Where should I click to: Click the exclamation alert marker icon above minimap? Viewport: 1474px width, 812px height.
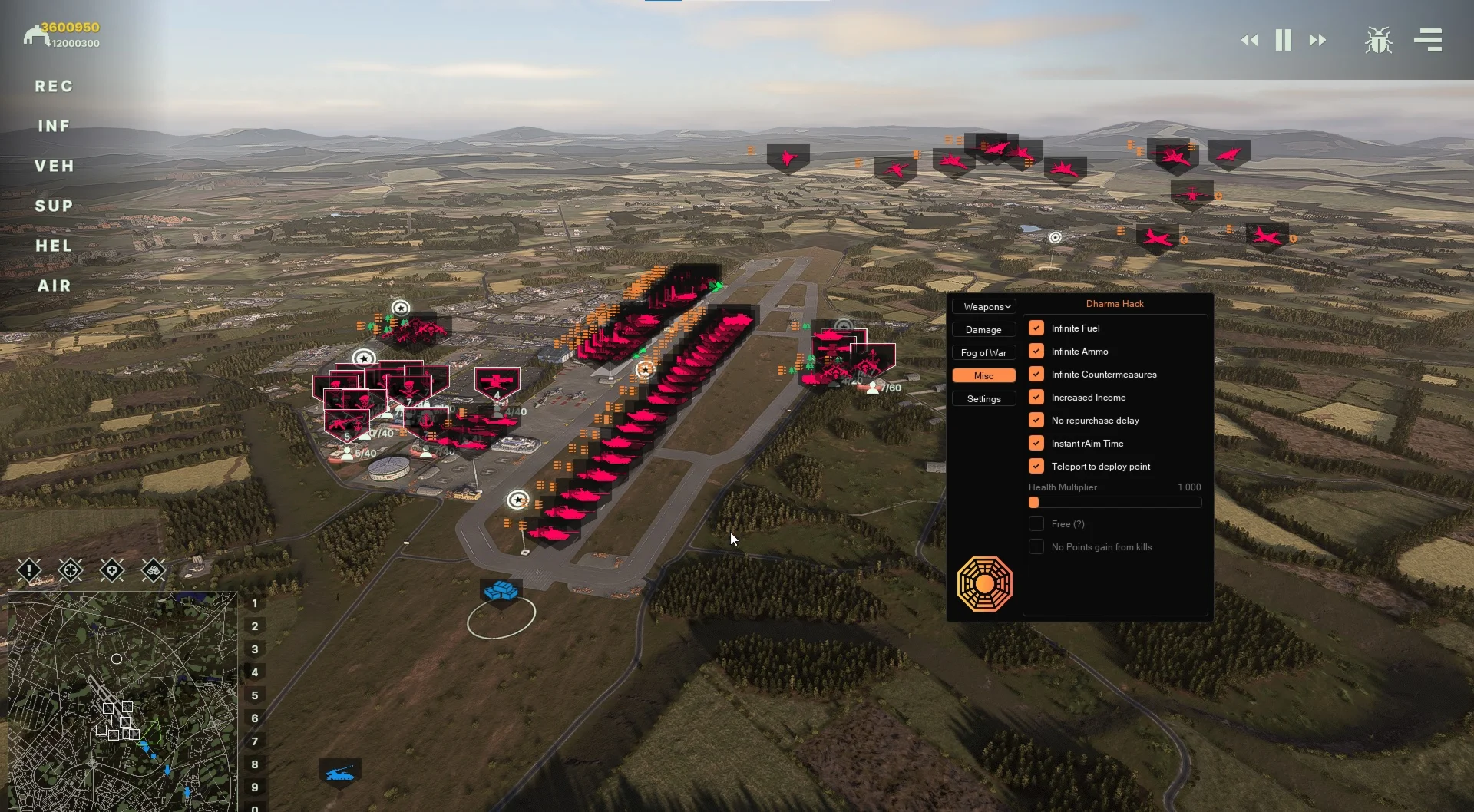coord(29,571)
